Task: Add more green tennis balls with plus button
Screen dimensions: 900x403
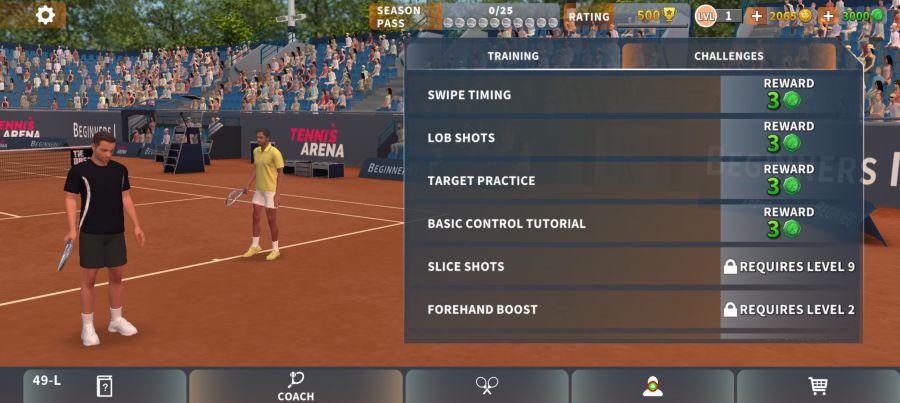Action: click(x=828, y=16)
